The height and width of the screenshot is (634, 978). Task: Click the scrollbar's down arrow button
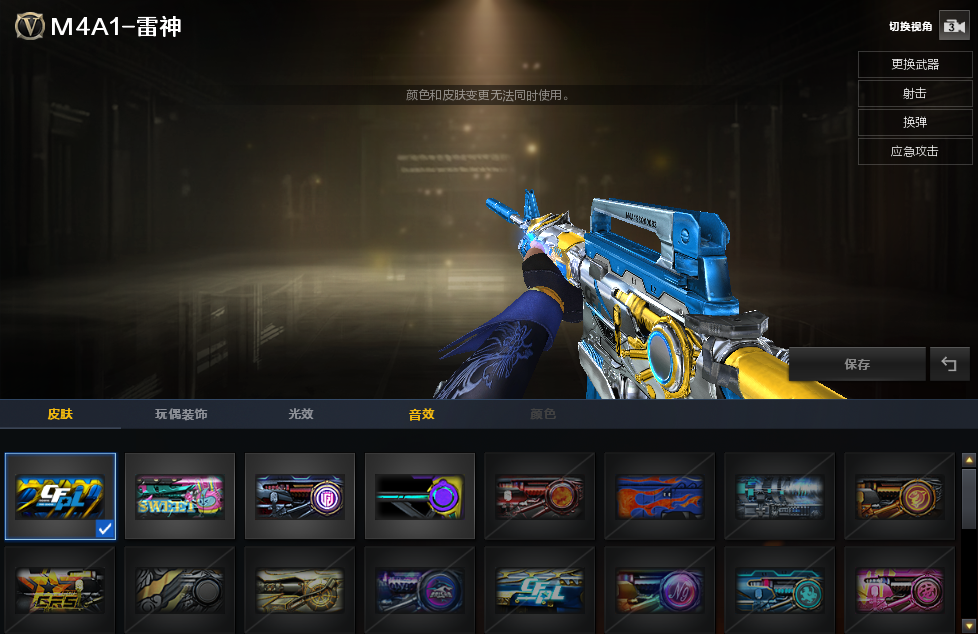(x=968, y=625)
